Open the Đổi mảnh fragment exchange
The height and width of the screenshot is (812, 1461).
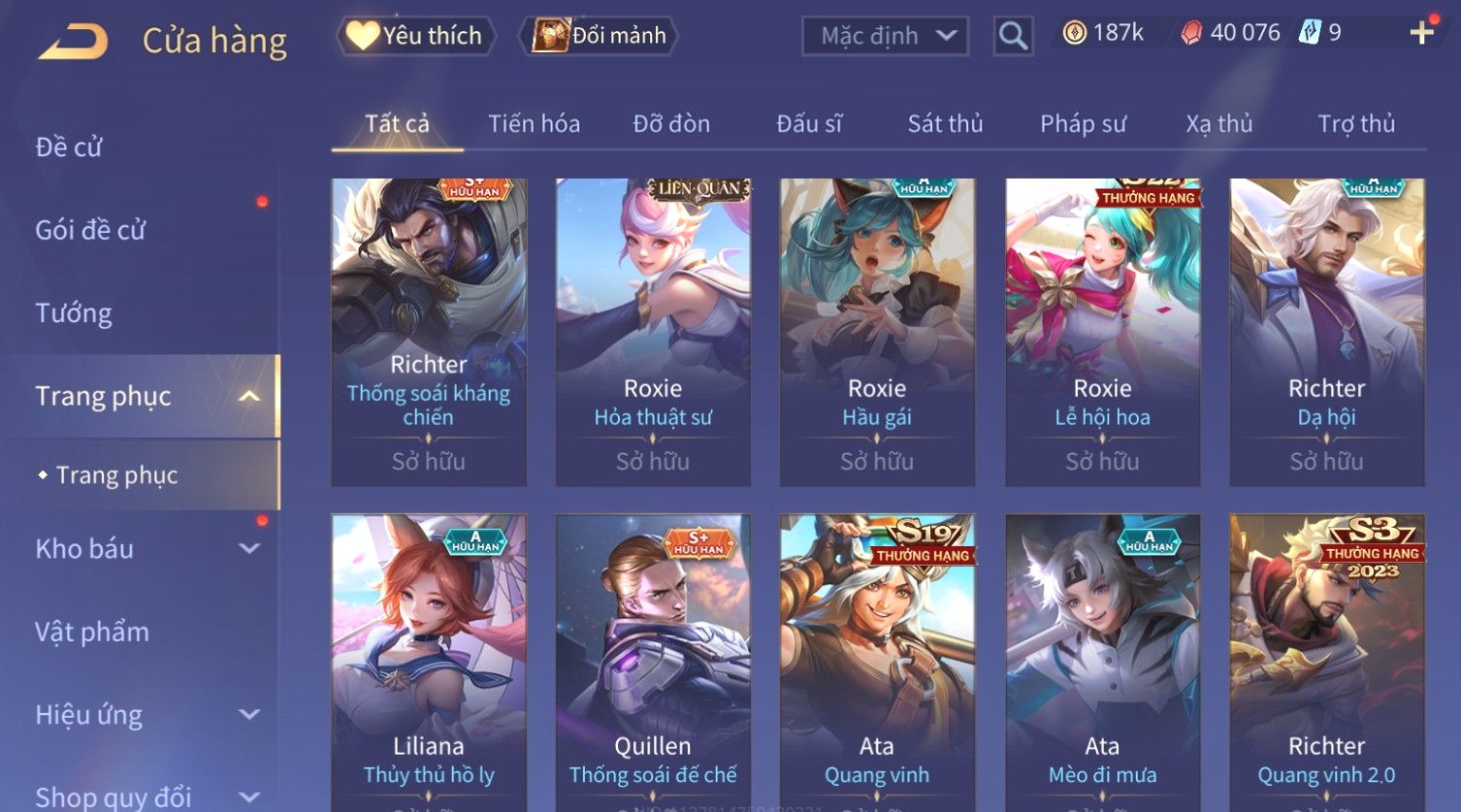pos(599,36)
